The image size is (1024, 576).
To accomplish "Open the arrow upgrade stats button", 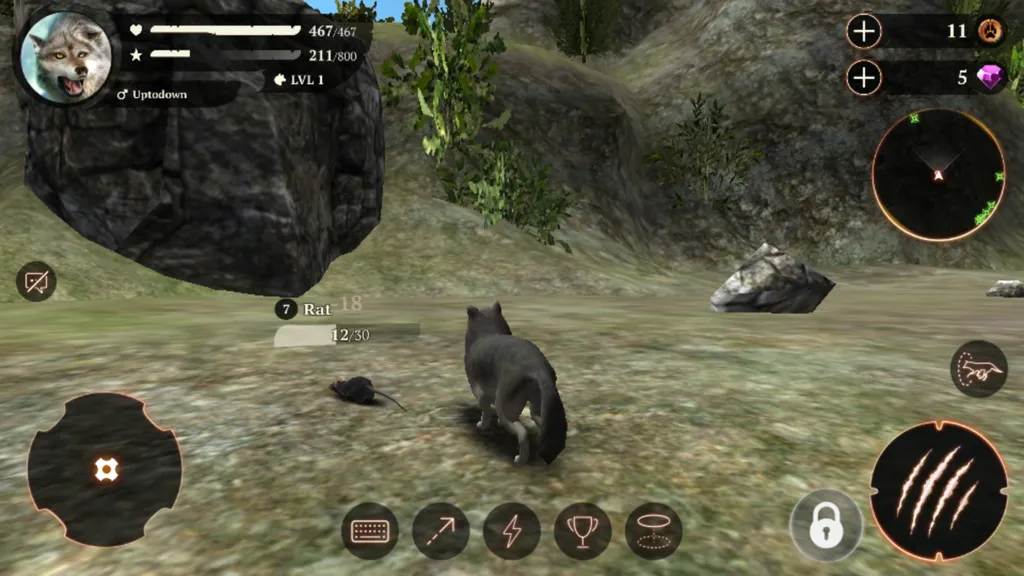I will point(441,530).
